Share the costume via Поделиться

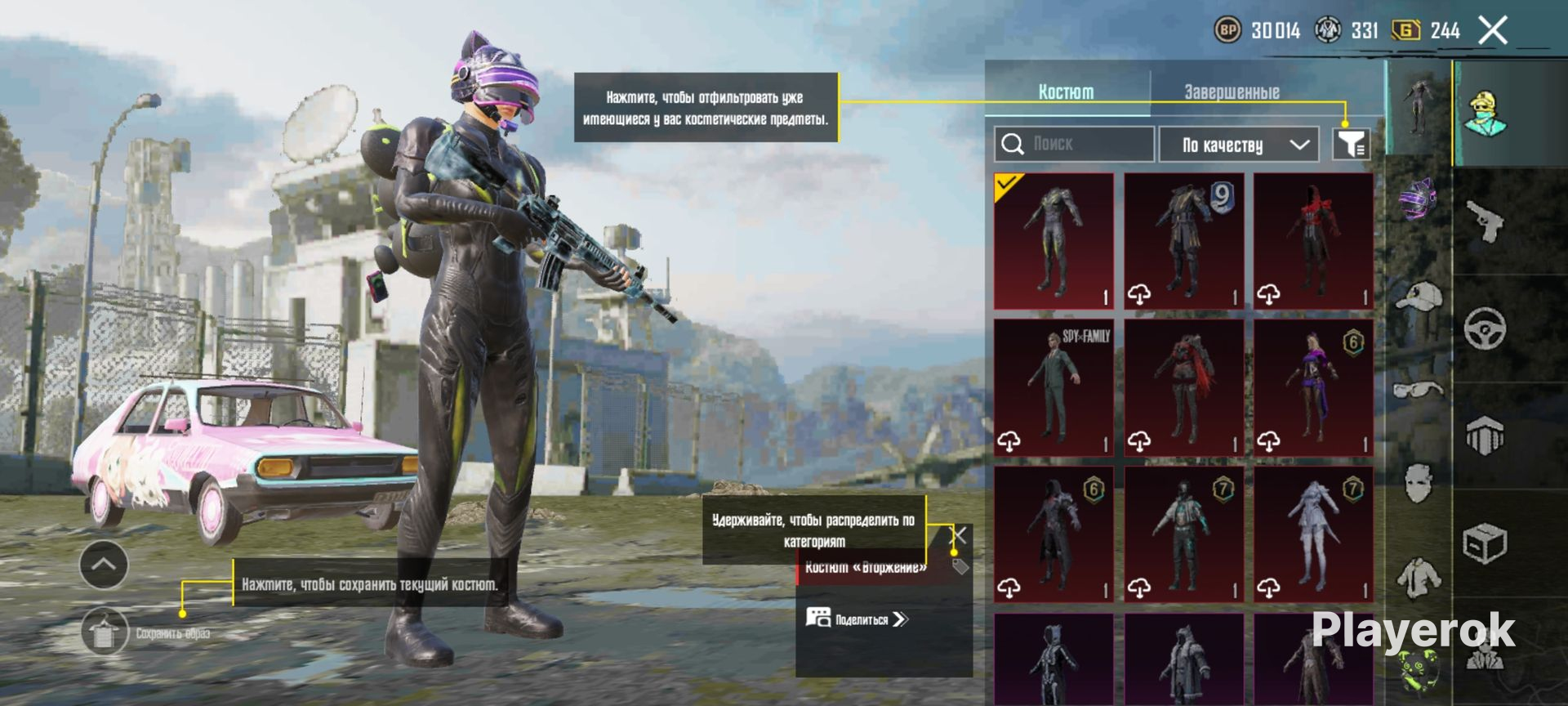(857, 619)
